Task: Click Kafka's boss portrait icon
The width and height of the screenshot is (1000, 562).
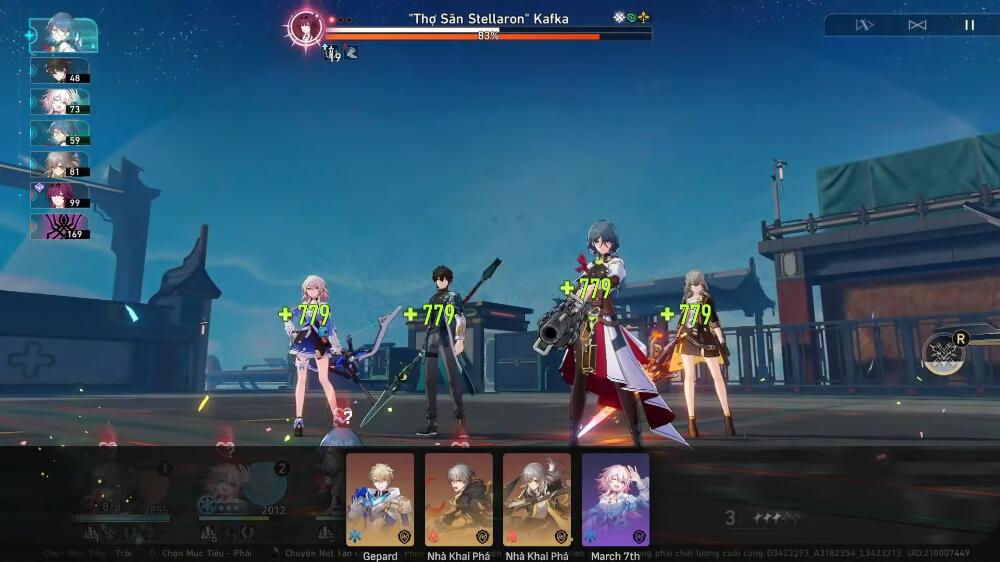Action: tap(304, 26)
